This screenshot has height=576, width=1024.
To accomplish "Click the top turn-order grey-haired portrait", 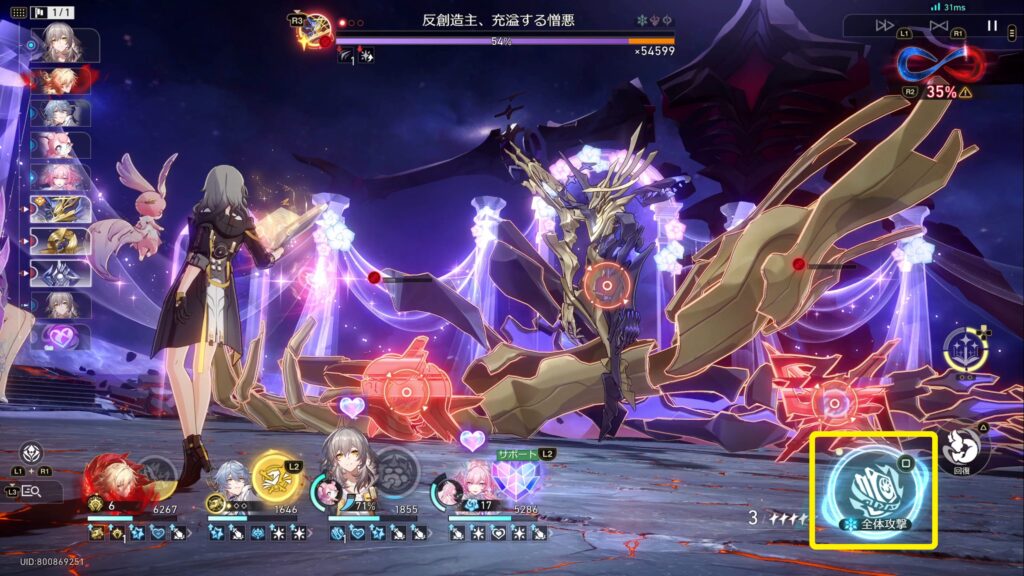I will click(x=63, y=44).
